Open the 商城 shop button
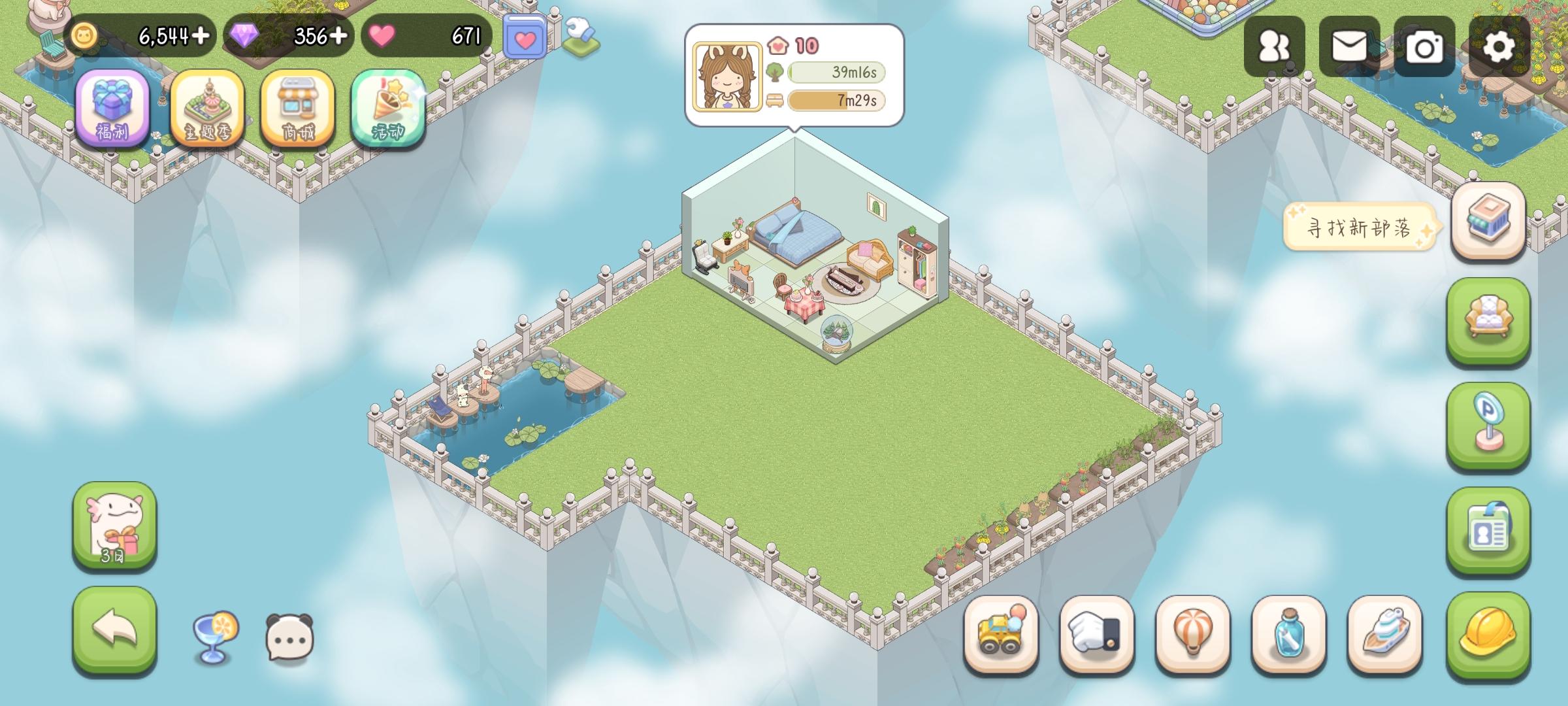The height and width of the screenshot is (706, 1568). click(x=297, y=110)
